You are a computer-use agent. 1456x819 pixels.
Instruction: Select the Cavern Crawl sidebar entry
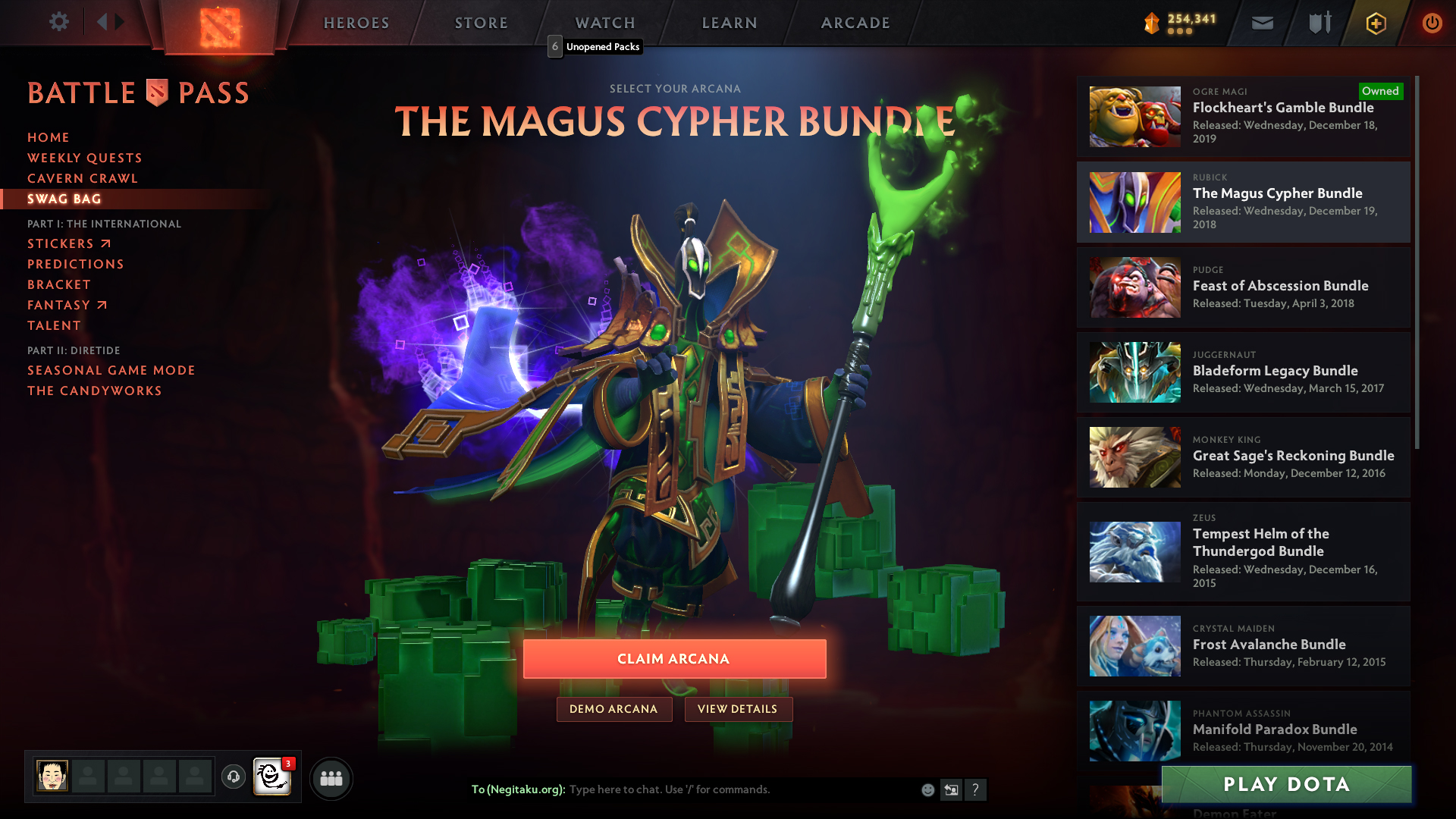[82, 178]
